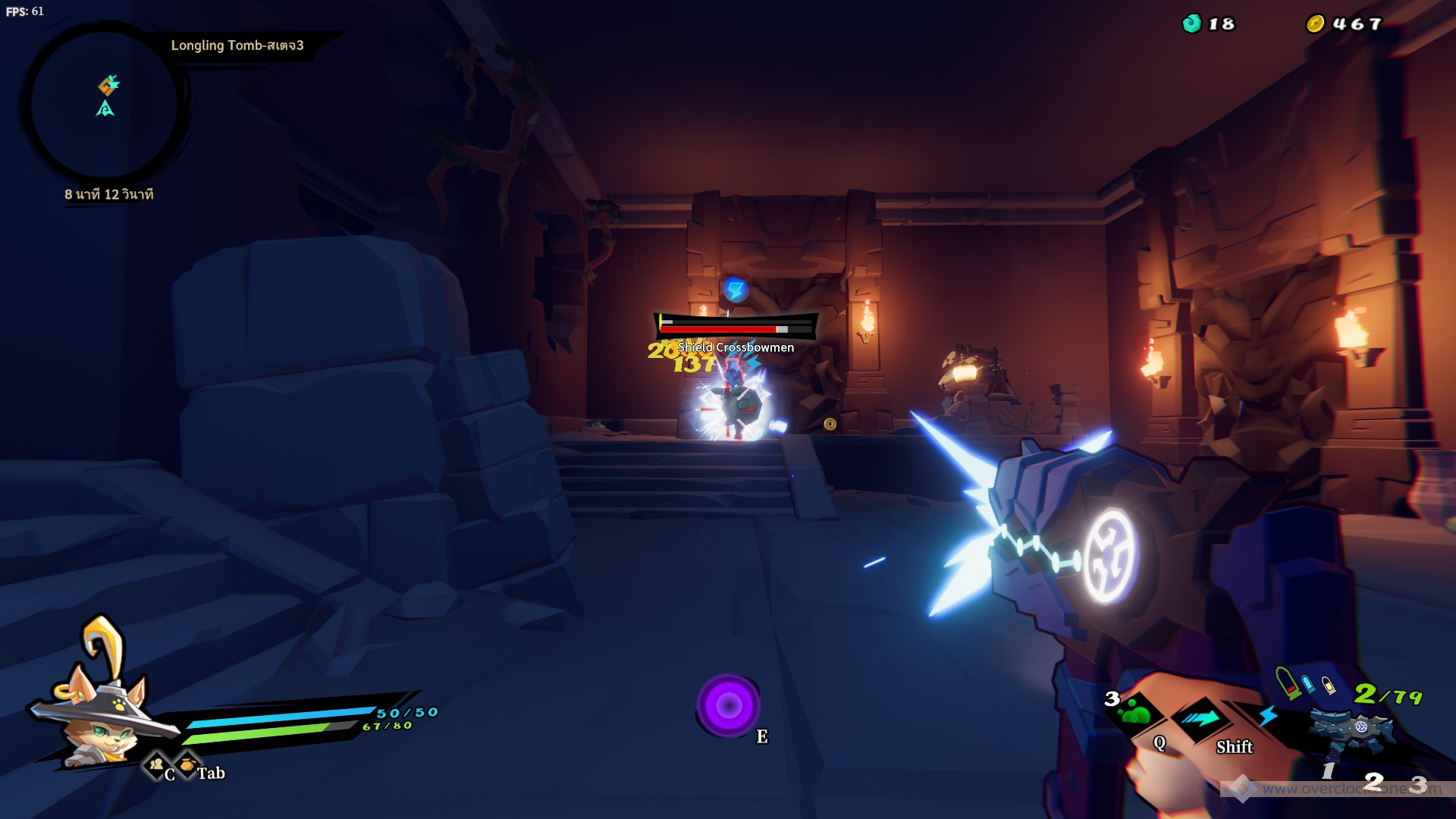Screen dimensions: 1456x819
Task: Open the character panel icon with two figures
Action: pos(156,764)
